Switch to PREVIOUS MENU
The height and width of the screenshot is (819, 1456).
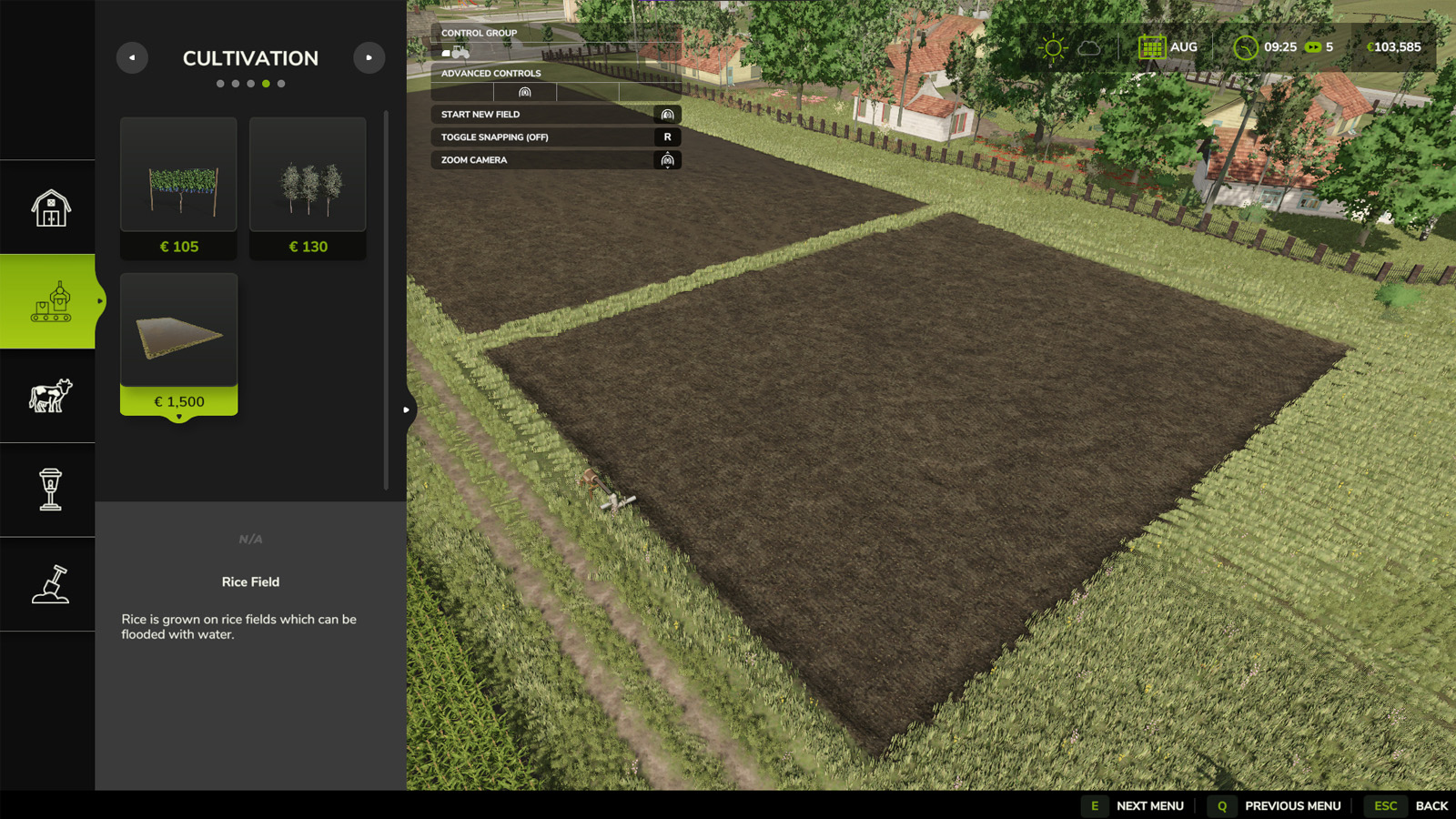tap(1292, 805)
